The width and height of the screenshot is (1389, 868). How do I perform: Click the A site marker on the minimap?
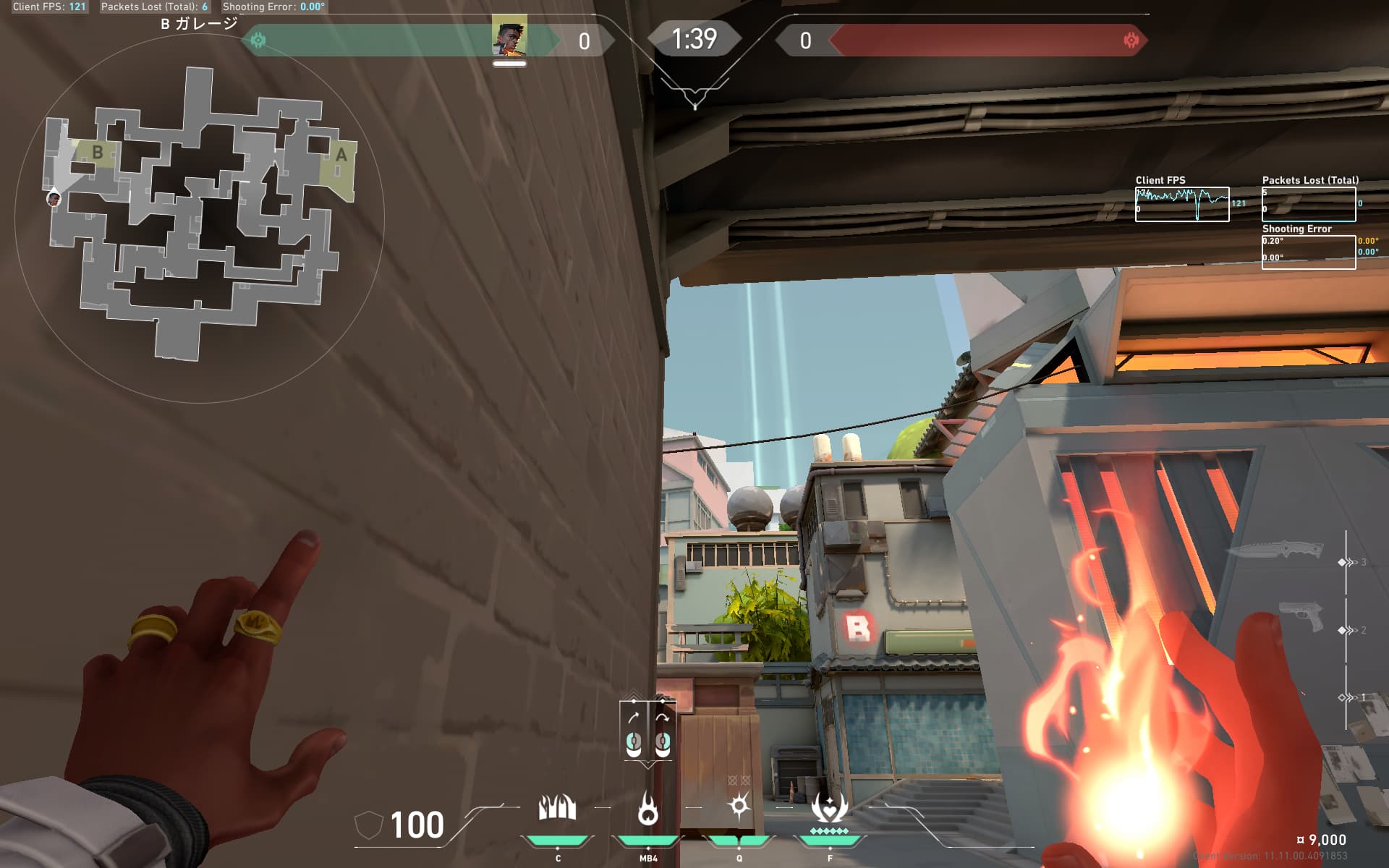click(341, 155)
